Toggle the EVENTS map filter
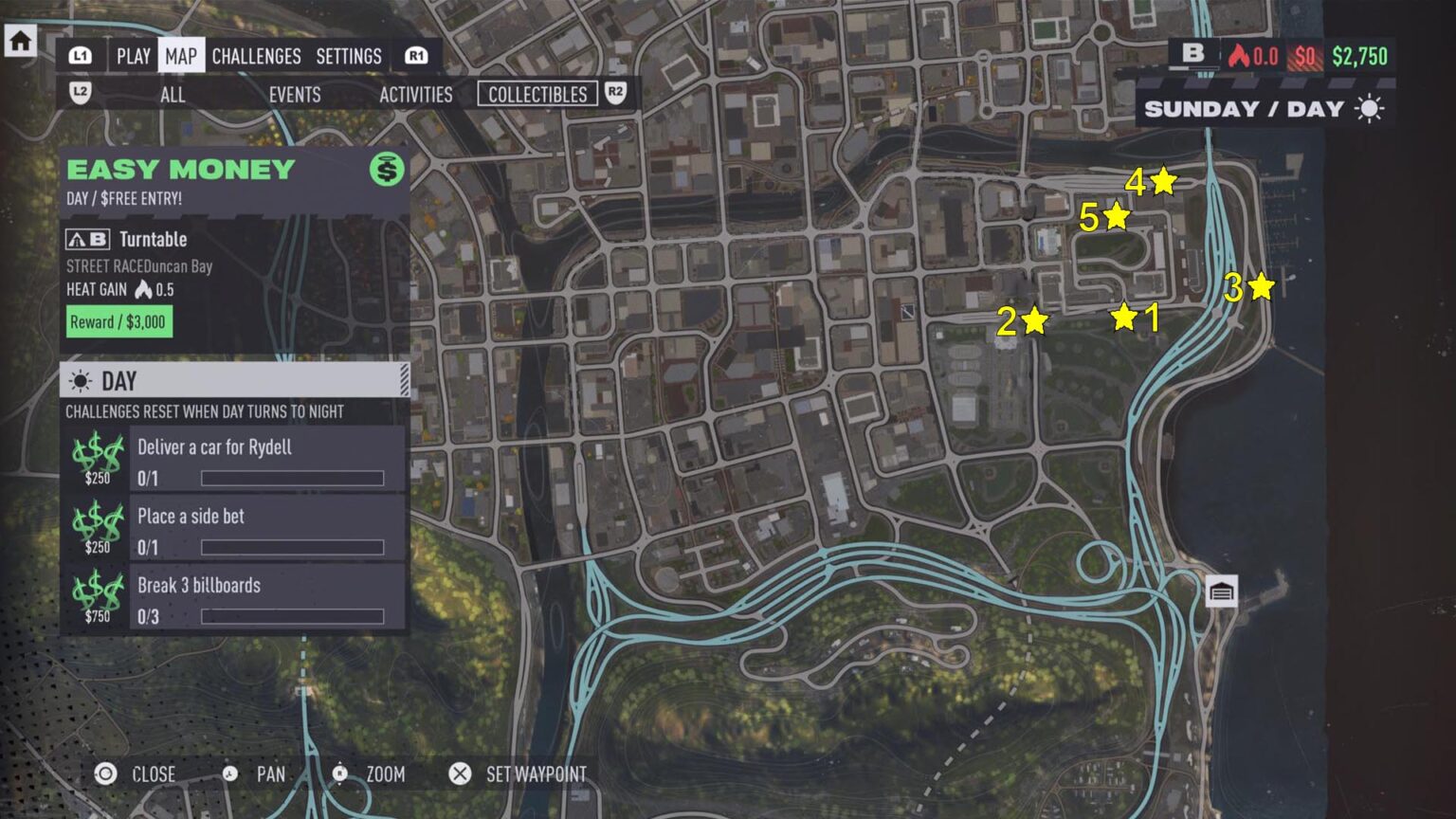Image resolution: width=1456 pixels, height=819 pixels. click(294, 95)
